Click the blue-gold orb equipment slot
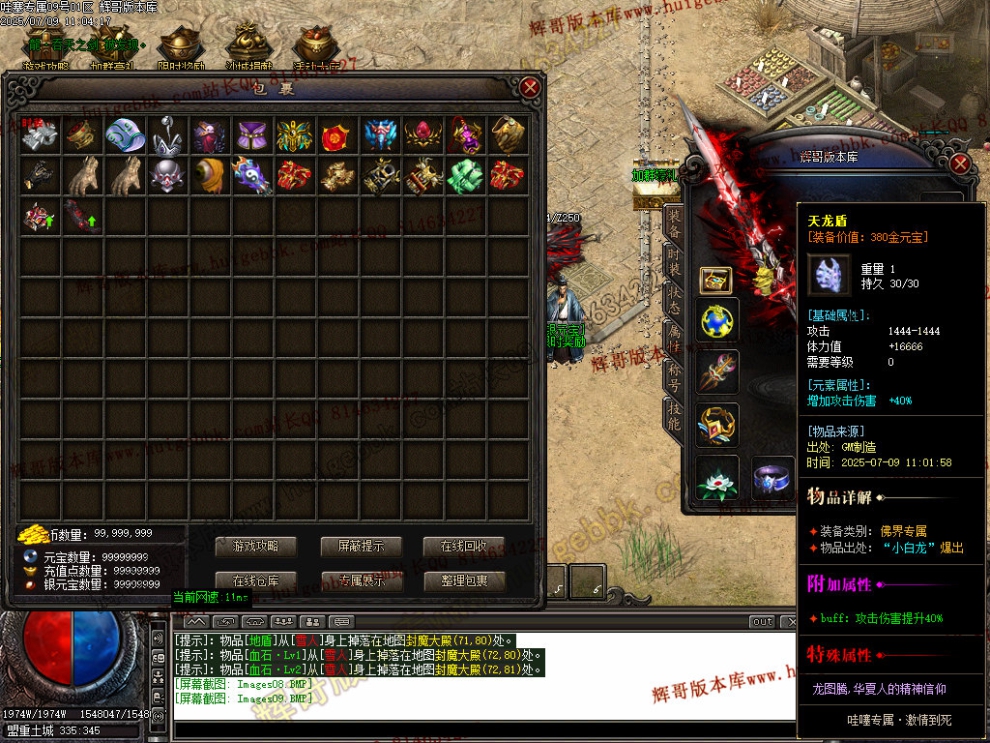The image size is (990, 743). tap(717, 321)
